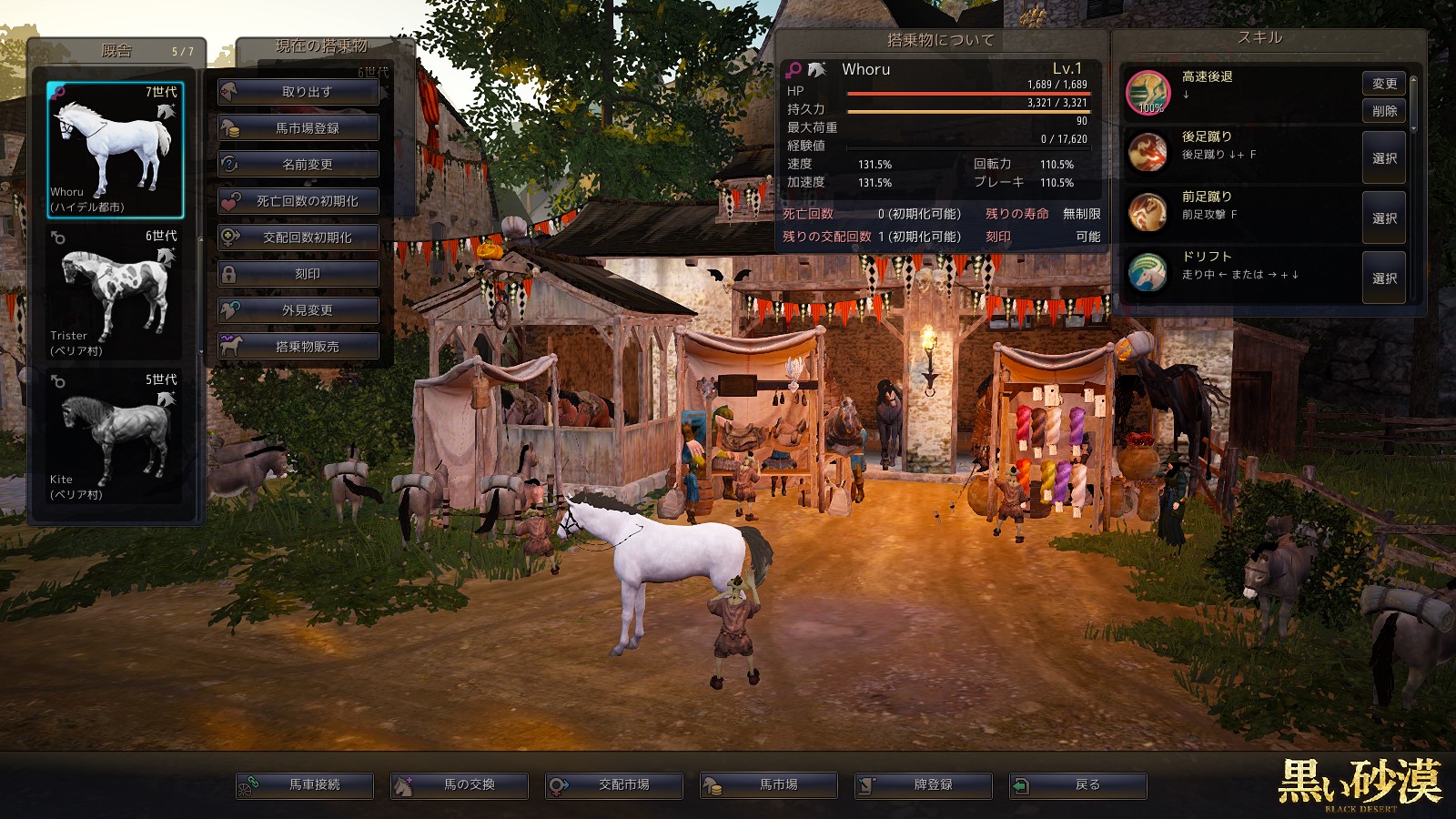
Task: Select the 前足蹴り skill
Action: 1384,218
